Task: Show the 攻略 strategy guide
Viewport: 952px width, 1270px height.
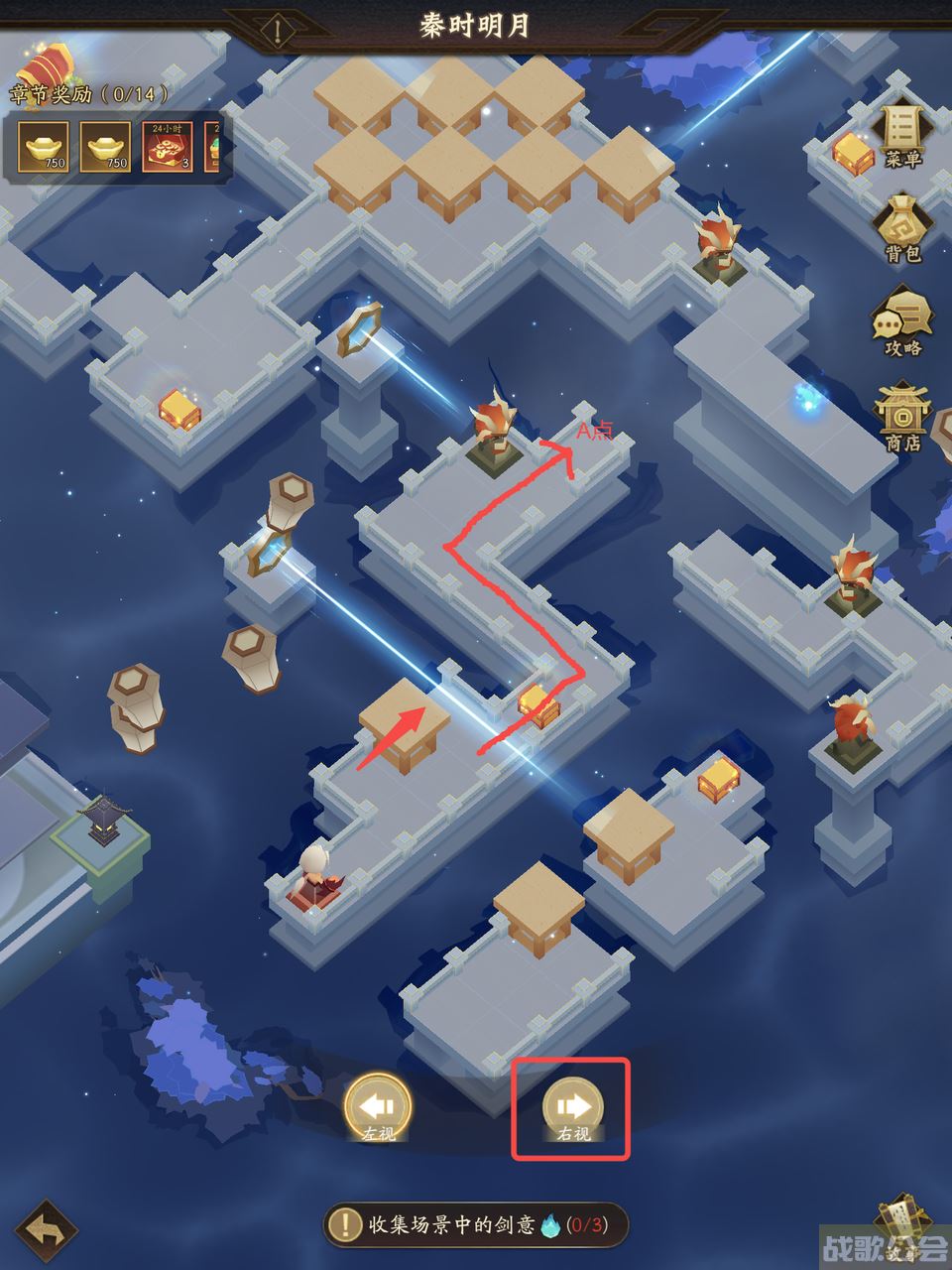Action: [x=901, y=323]
